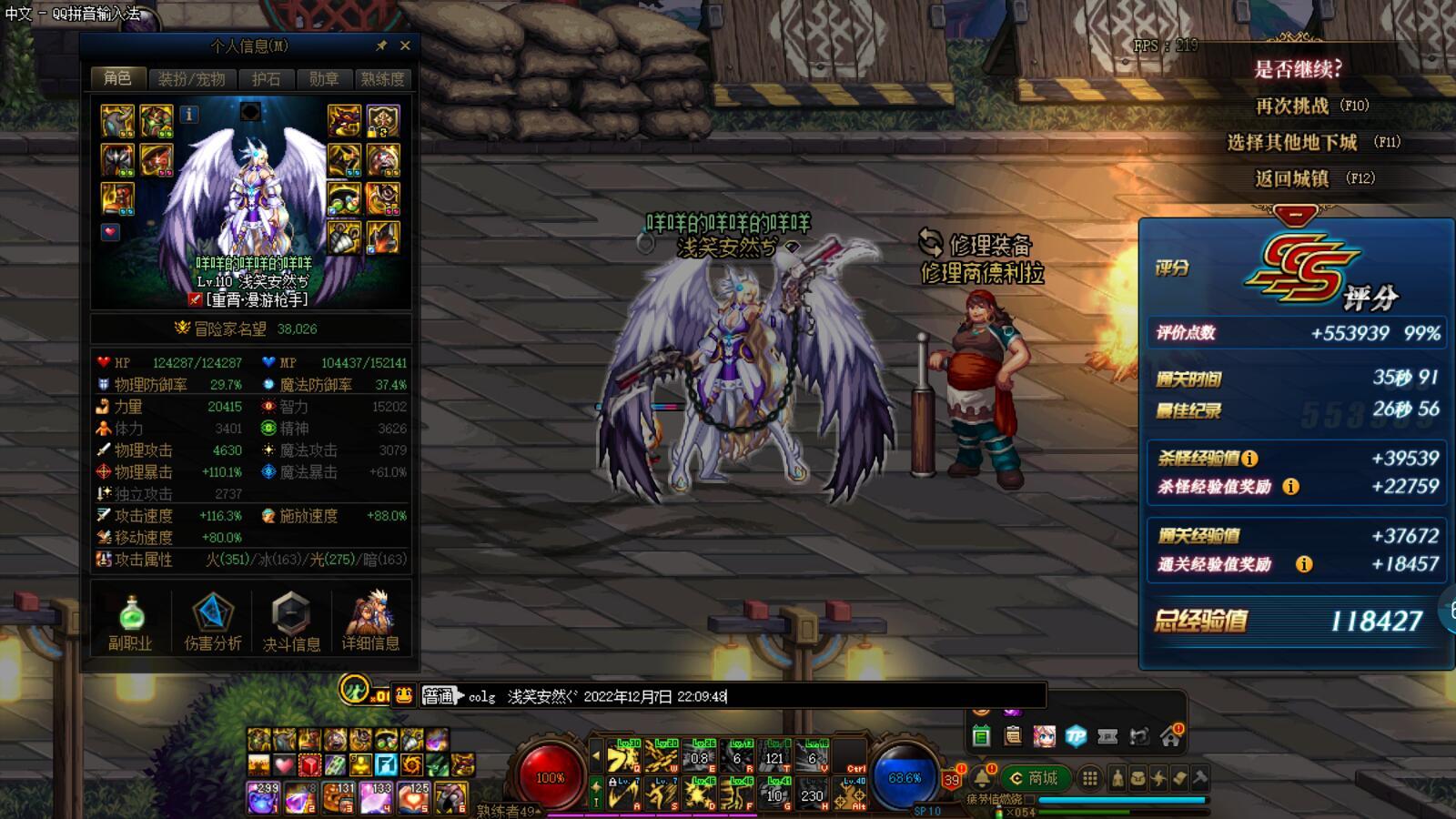1456x819 pixels.
Task: Select the 熟练度 tab
Action: click(382, 79)
